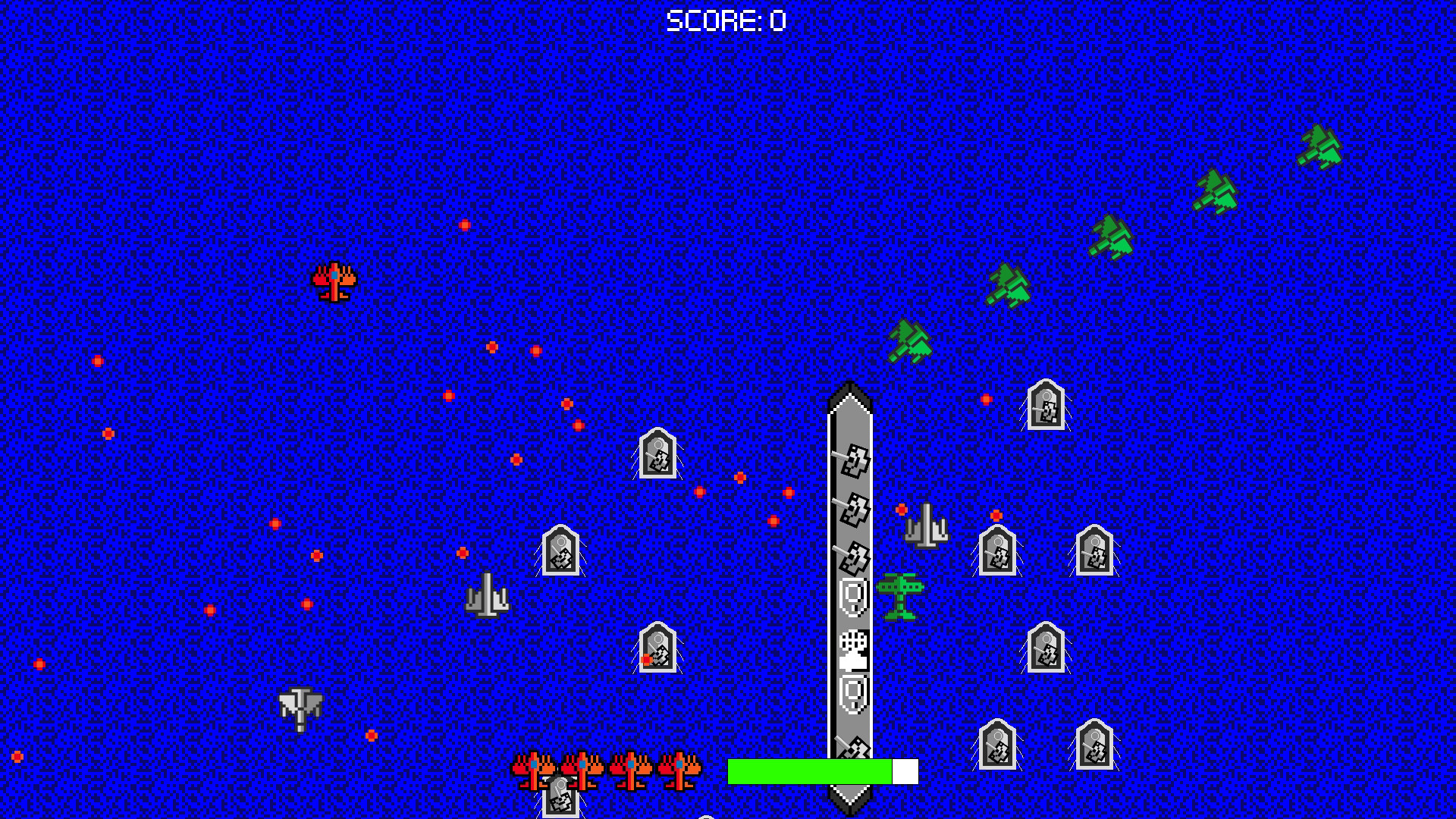Image resolution: width=1456 pixels, height=819 pixels.
Task: Click the gray turret bunker left of the carrier
Action: (658, 457)
